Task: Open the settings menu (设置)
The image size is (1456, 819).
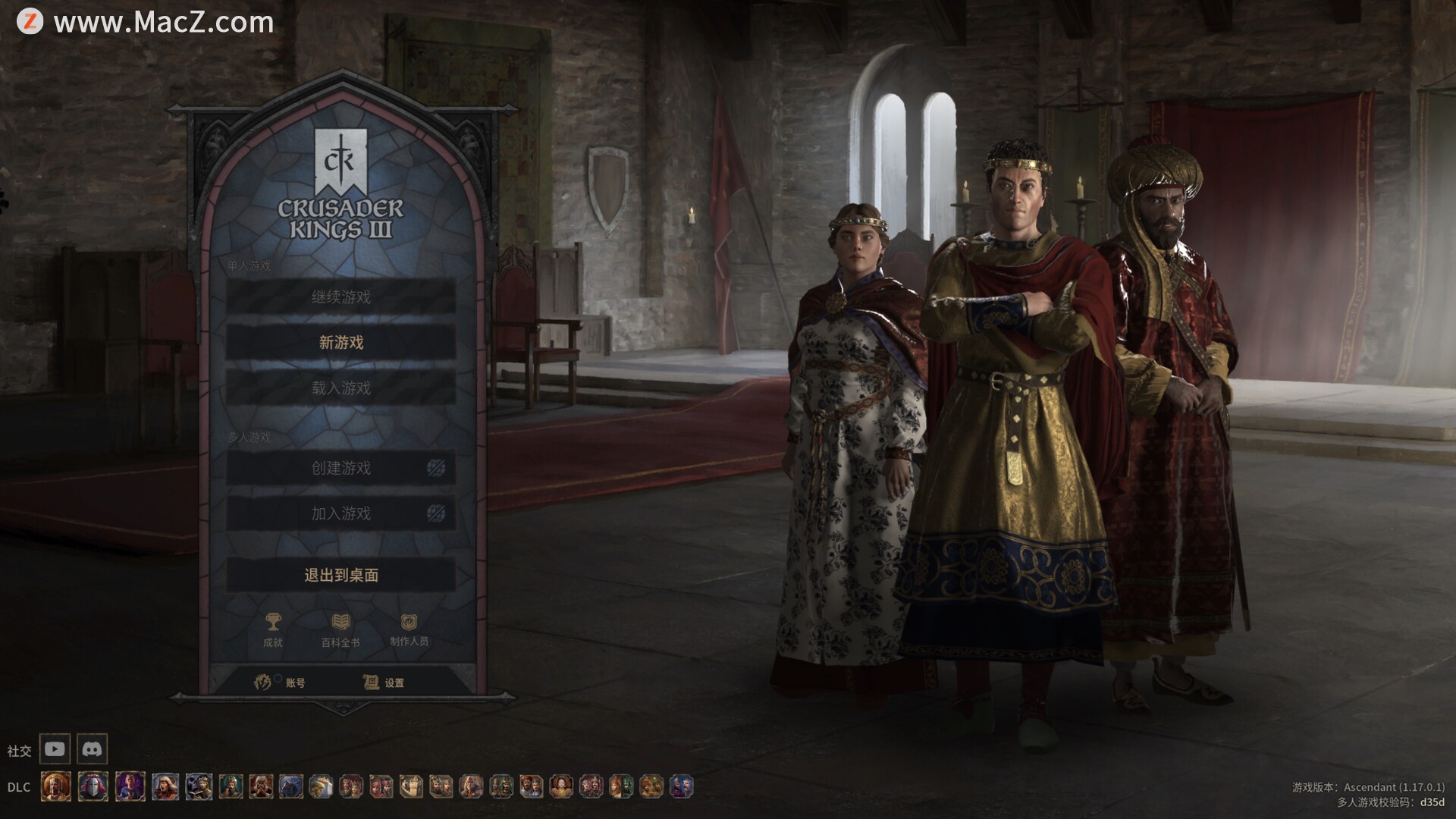Action: click(x=384, y=682)
